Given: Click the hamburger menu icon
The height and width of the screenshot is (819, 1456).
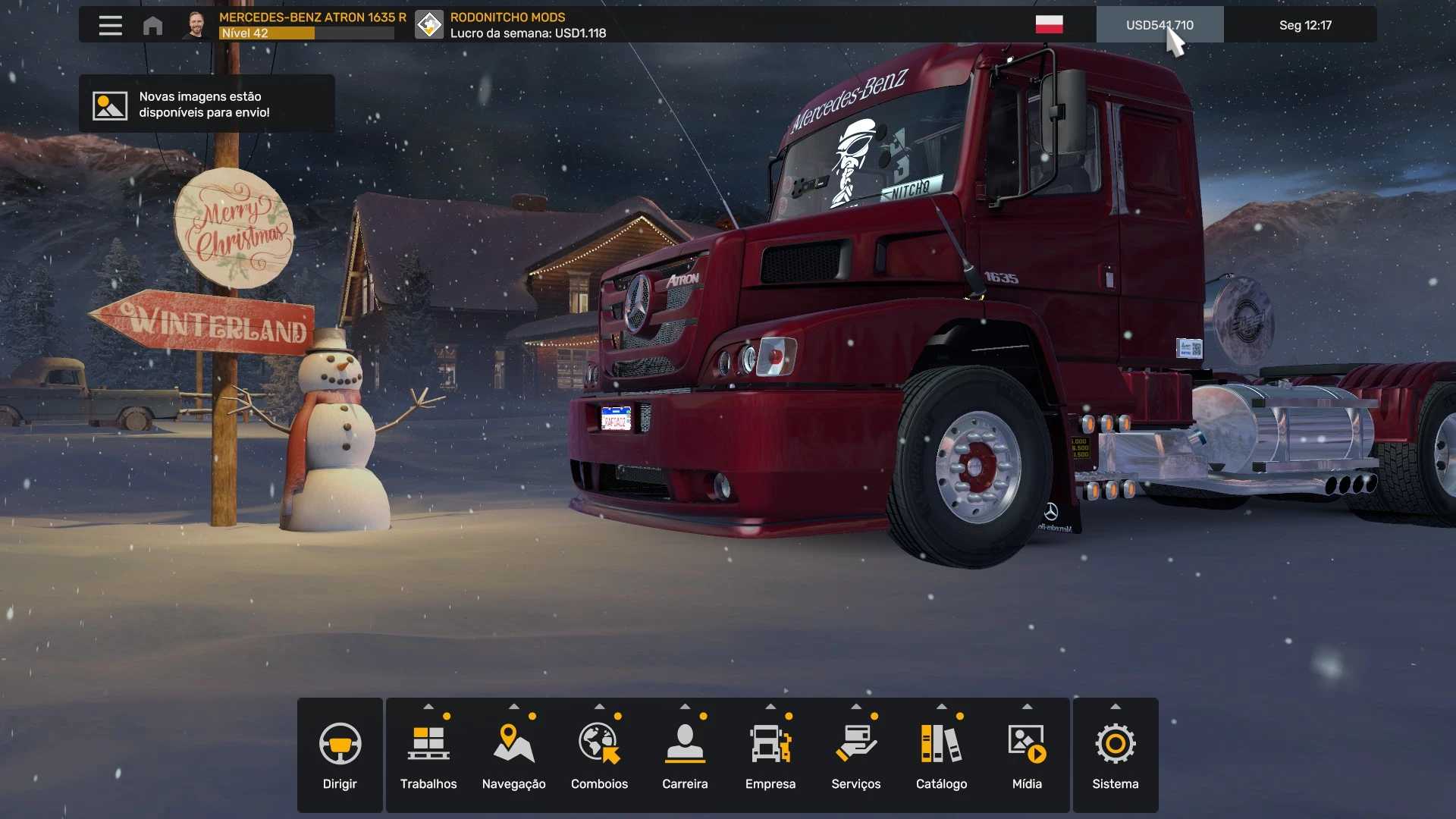Looking at the screenshot, I should coord(110,25).
